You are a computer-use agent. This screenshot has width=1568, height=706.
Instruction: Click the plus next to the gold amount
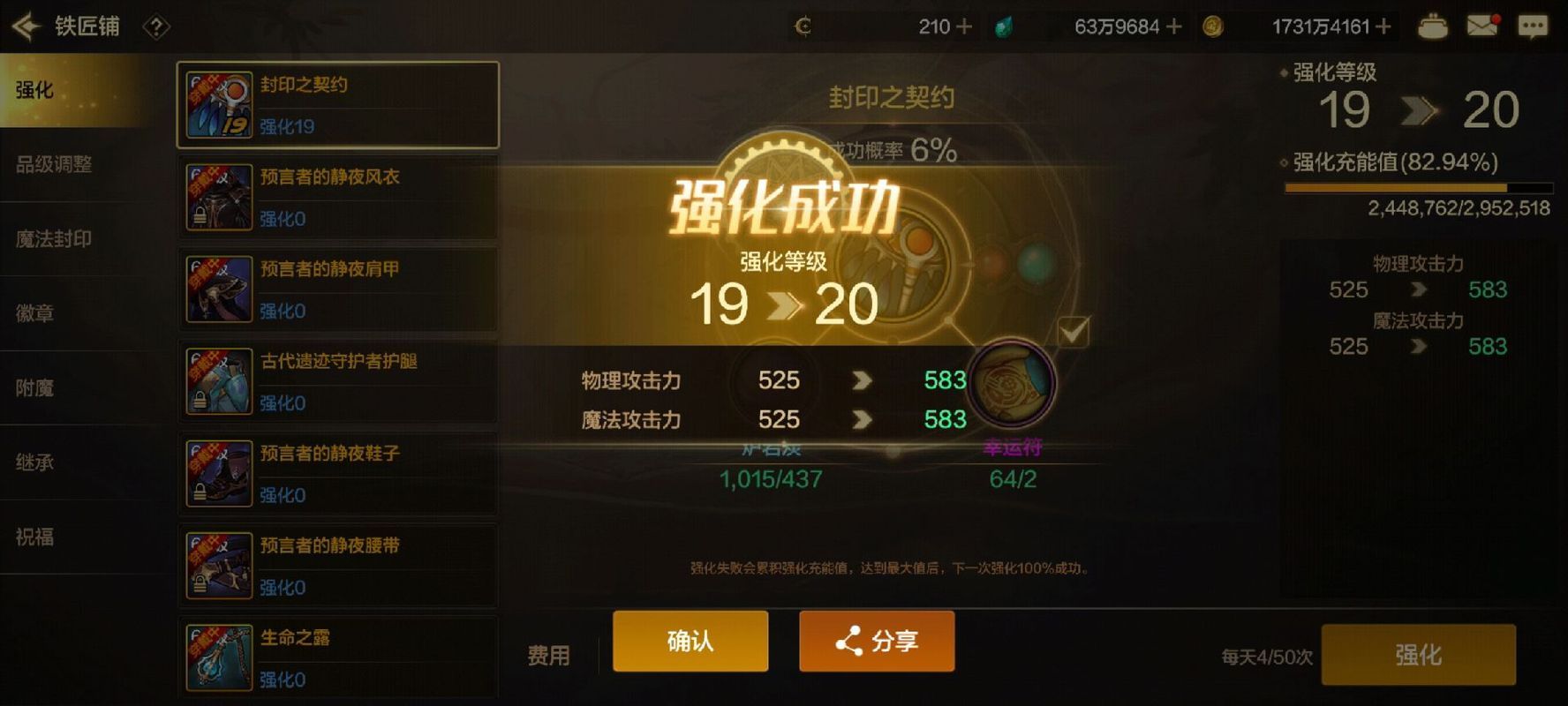[x=1381, y=26]
